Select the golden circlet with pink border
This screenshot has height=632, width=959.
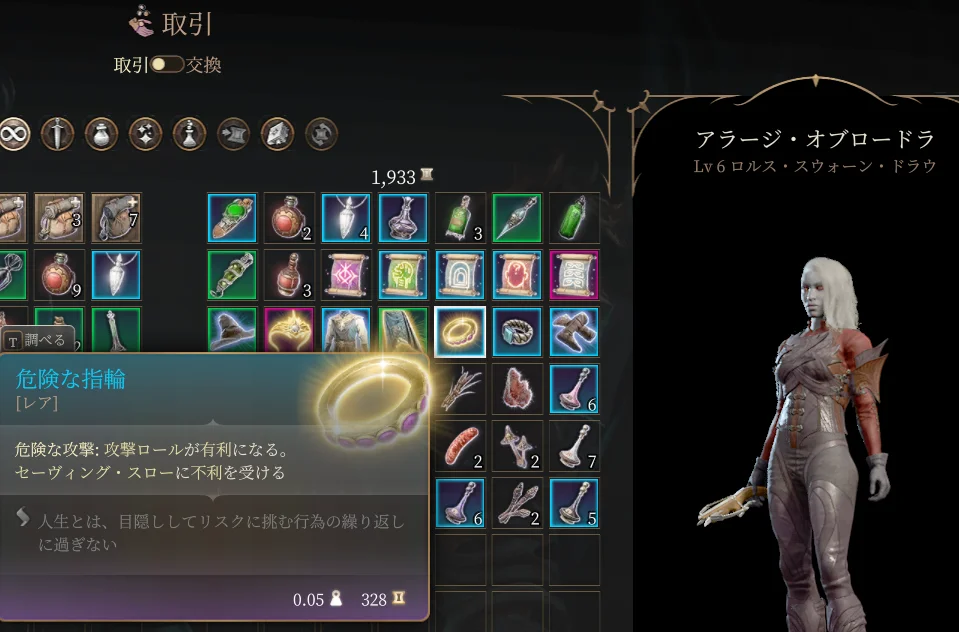(289, 332)
